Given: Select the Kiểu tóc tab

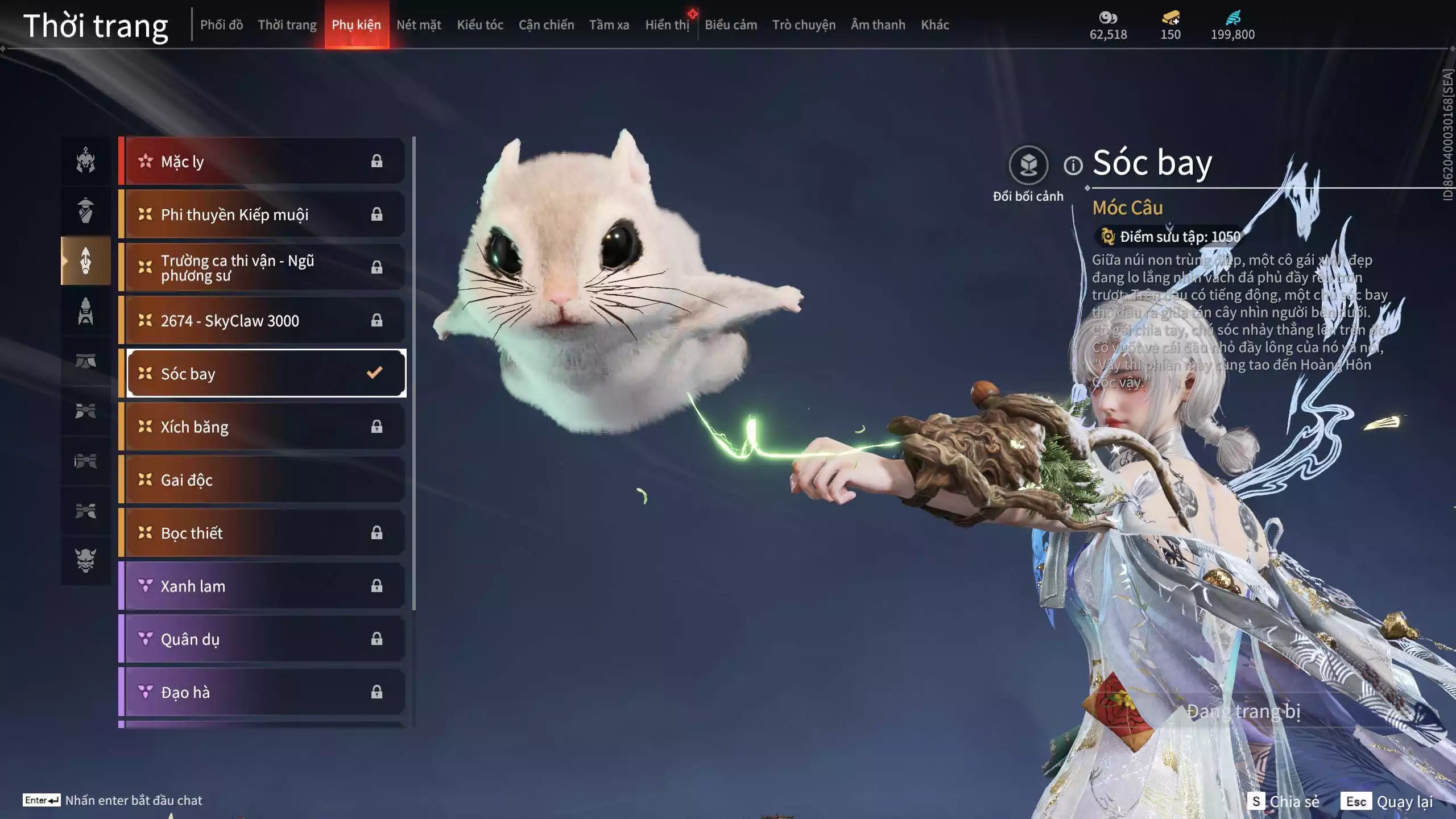Looking at the screenshot, I should point(480,25).
